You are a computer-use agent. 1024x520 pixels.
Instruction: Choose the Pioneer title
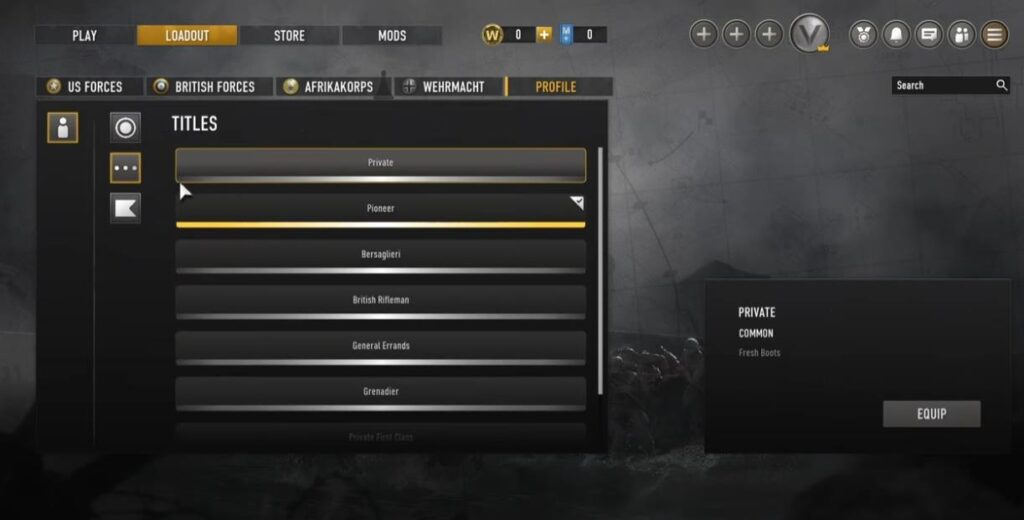tap(380, 209)
